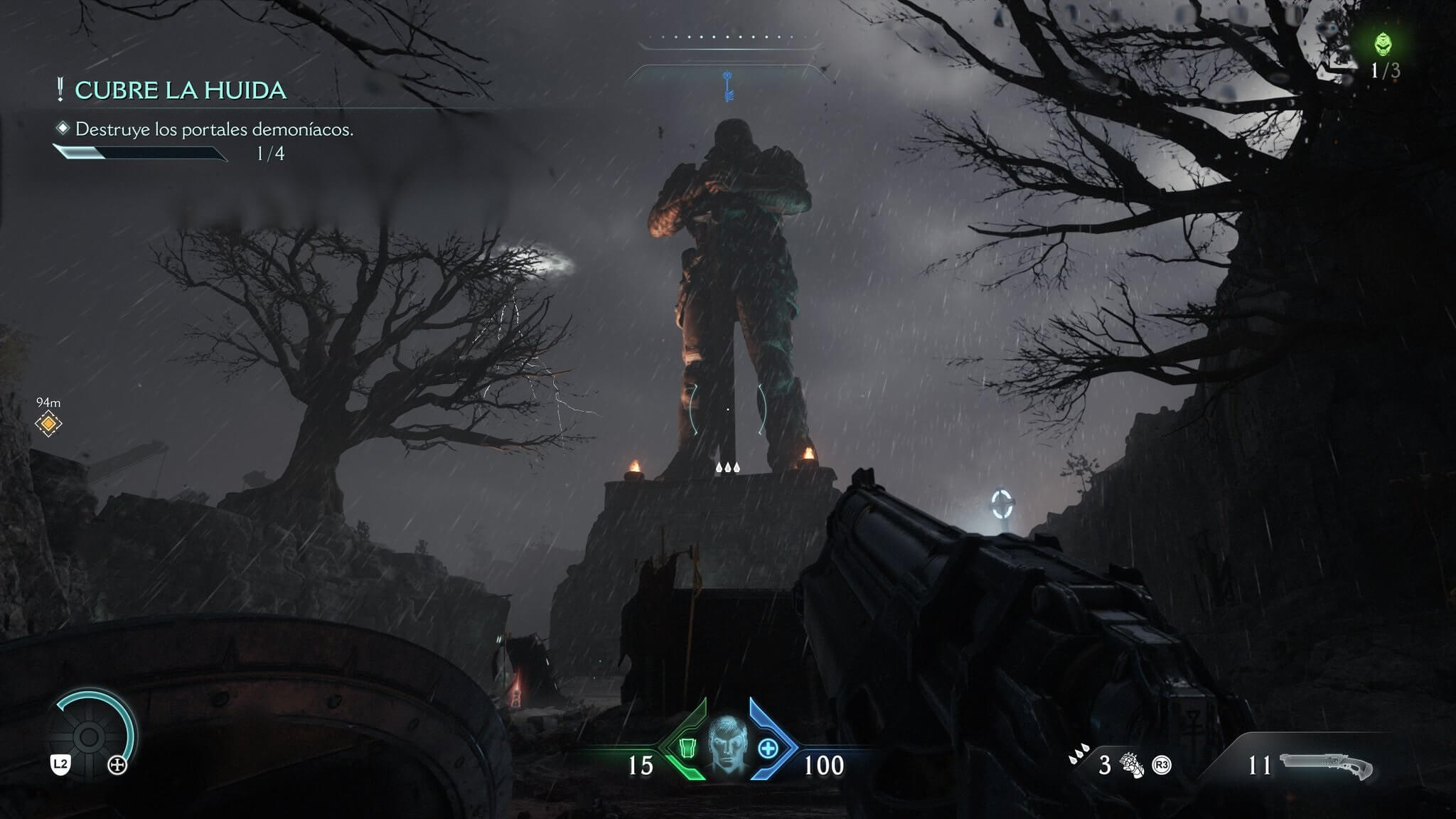Select the Cubre la Huida objective tracker

(180, 90)
